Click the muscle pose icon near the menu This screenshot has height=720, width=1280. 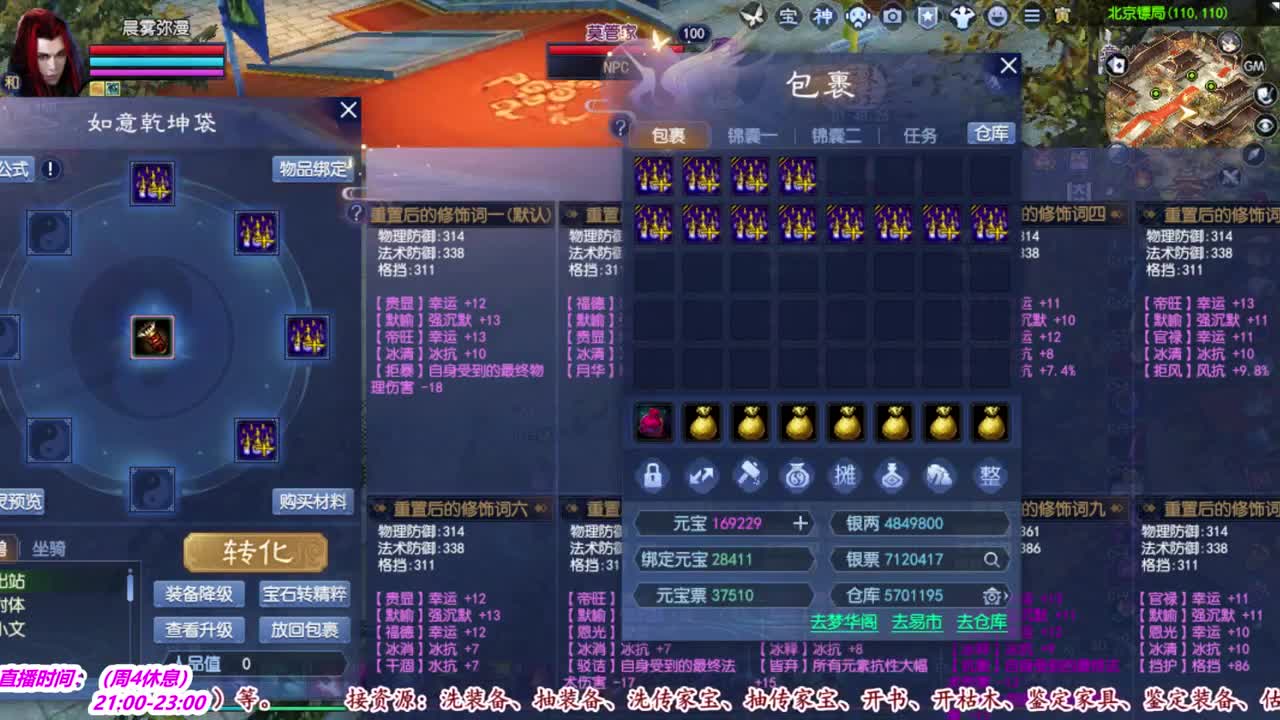[962, 17]
